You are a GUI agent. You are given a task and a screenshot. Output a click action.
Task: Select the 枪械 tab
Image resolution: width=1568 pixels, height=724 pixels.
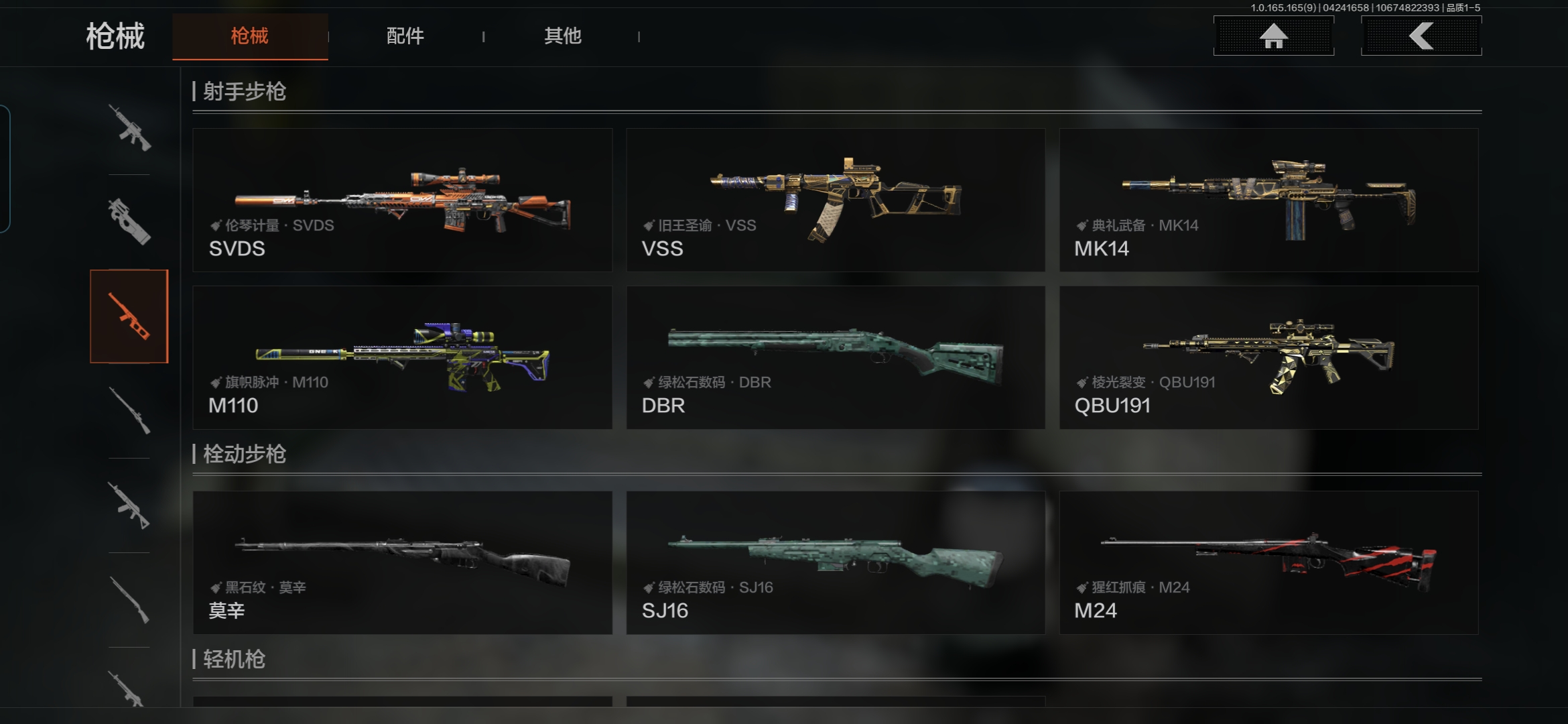(249, 36)
